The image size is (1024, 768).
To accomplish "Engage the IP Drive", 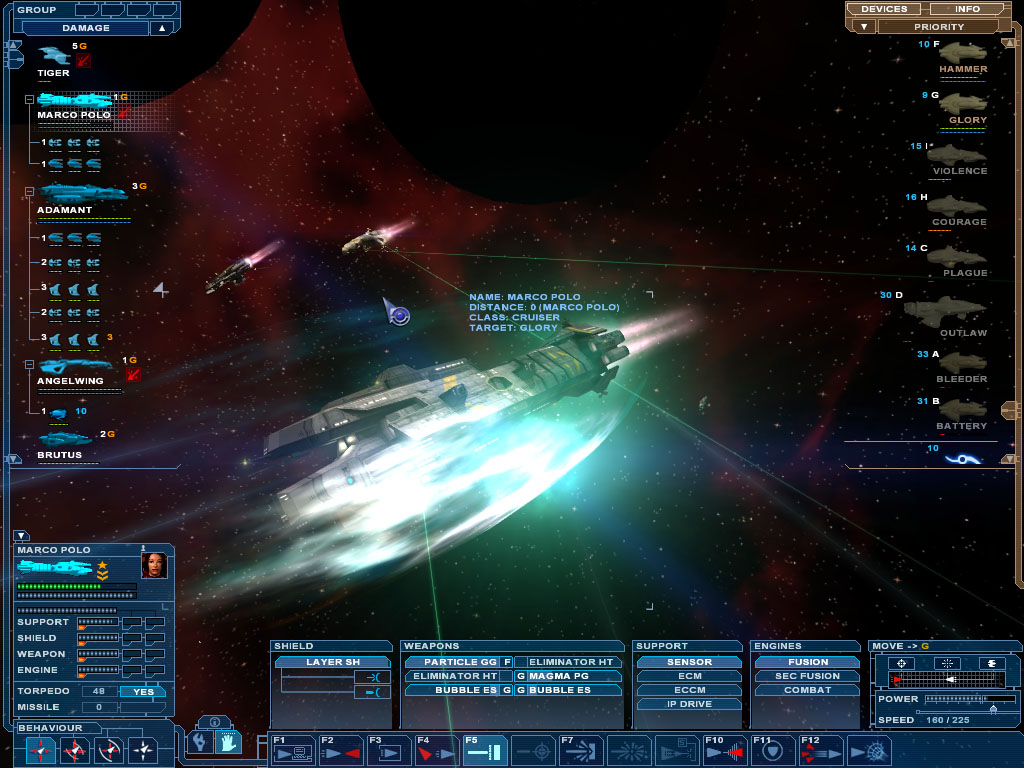I will (x=689, y=704).
